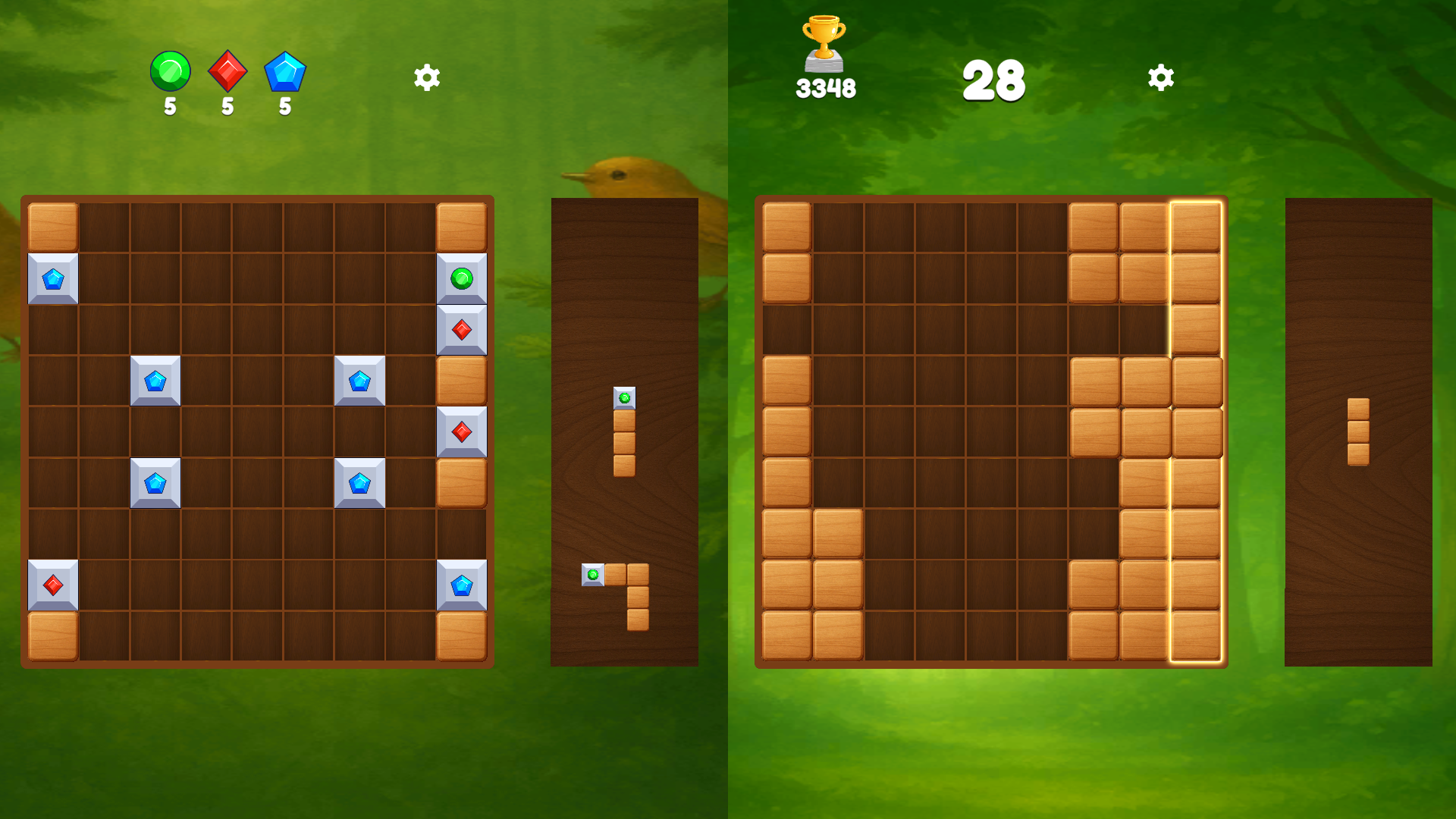Click the red gem tile in the bottom-left corner

53,584
